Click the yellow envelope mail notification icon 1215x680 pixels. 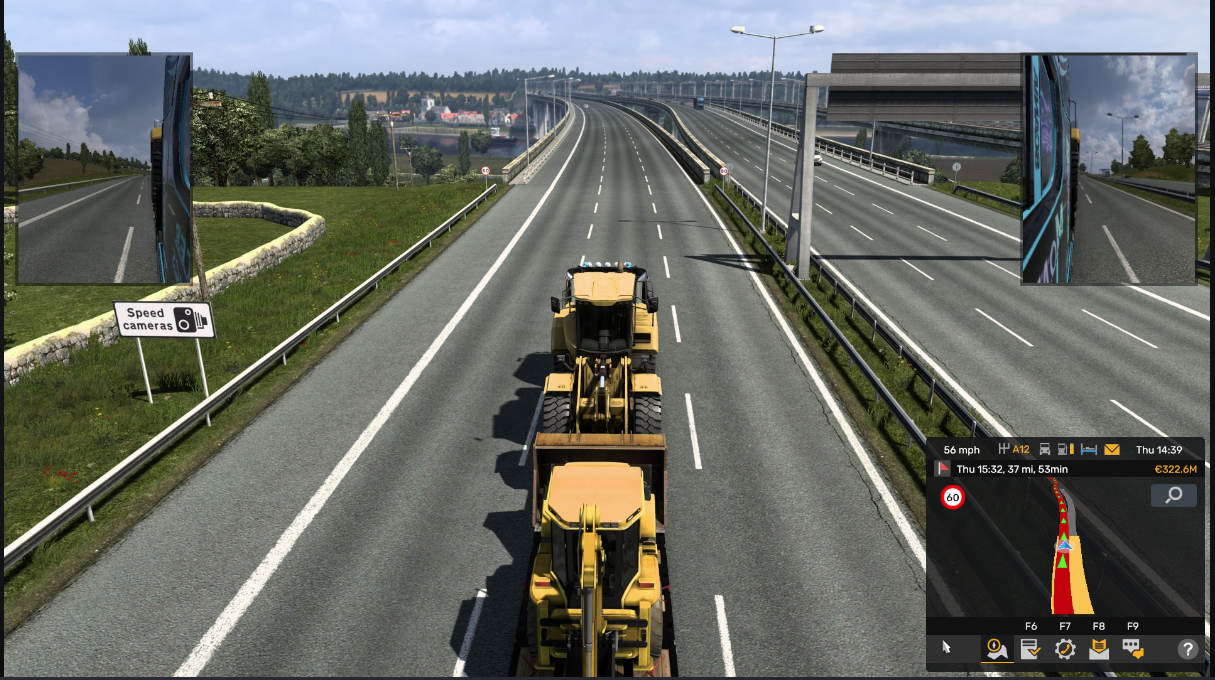[1112, 450]
